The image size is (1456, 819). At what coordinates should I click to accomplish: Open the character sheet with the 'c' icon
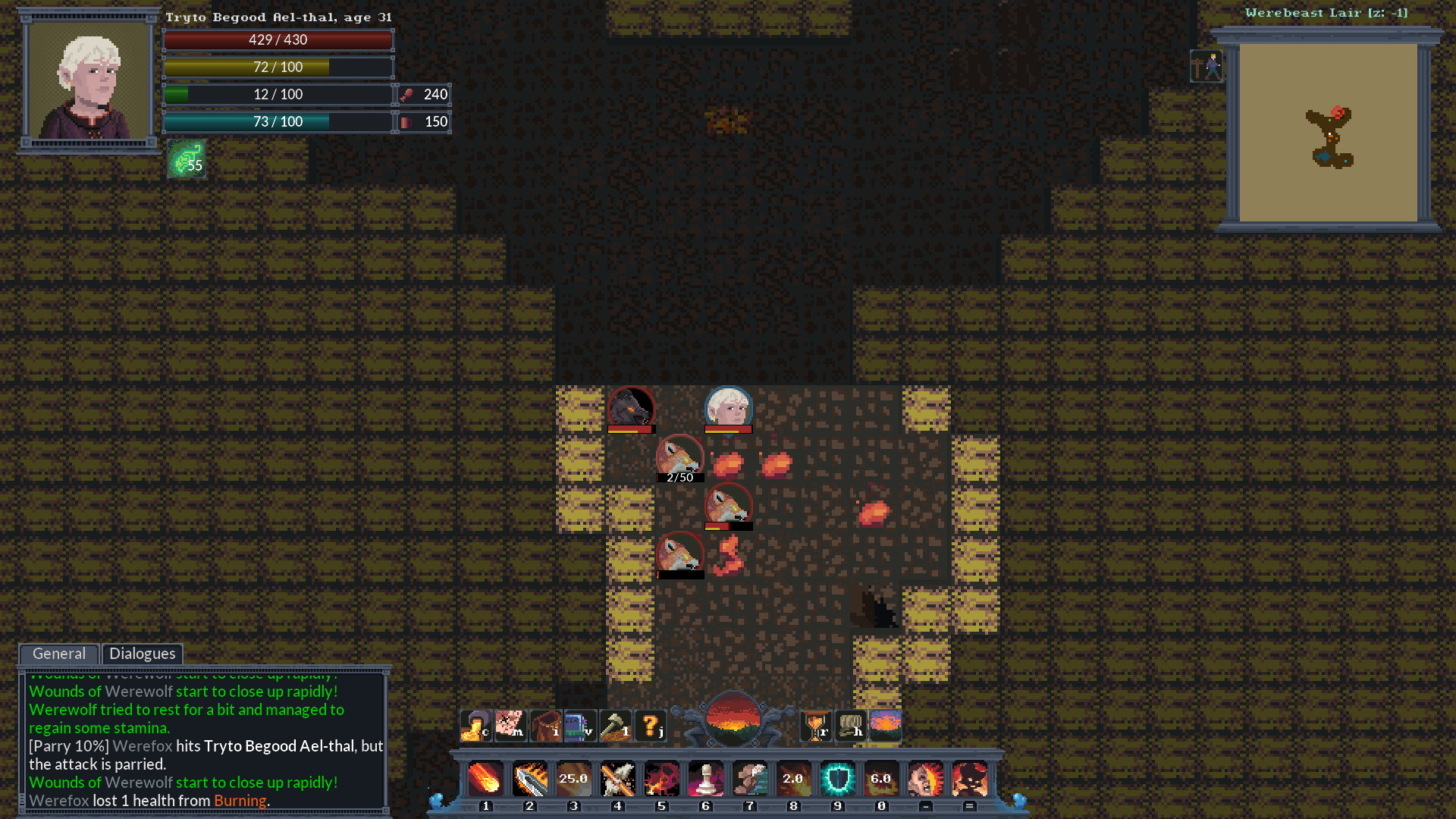(x=475, y=724)
